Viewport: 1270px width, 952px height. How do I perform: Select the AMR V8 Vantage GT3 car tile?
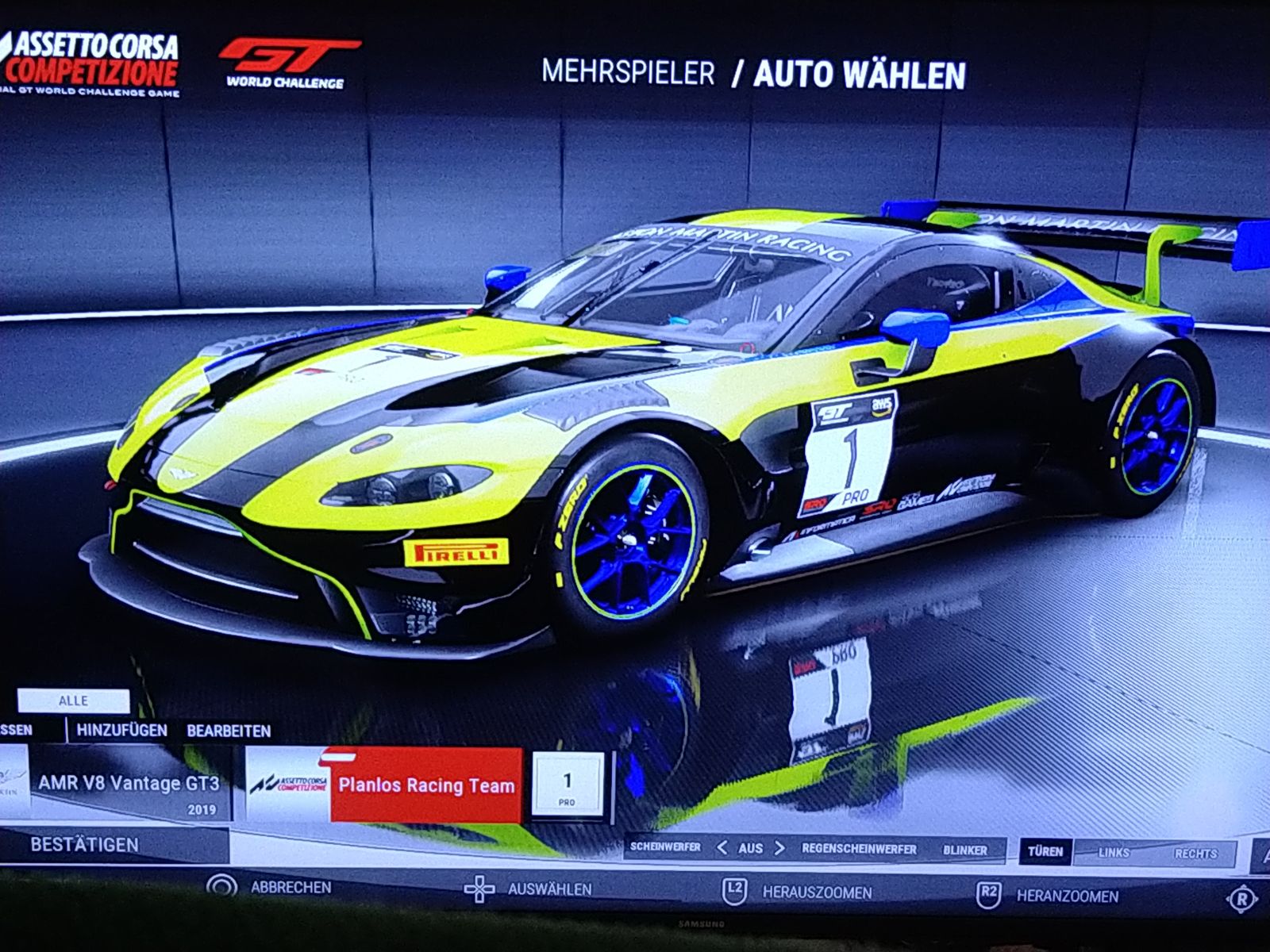[127, 785]
